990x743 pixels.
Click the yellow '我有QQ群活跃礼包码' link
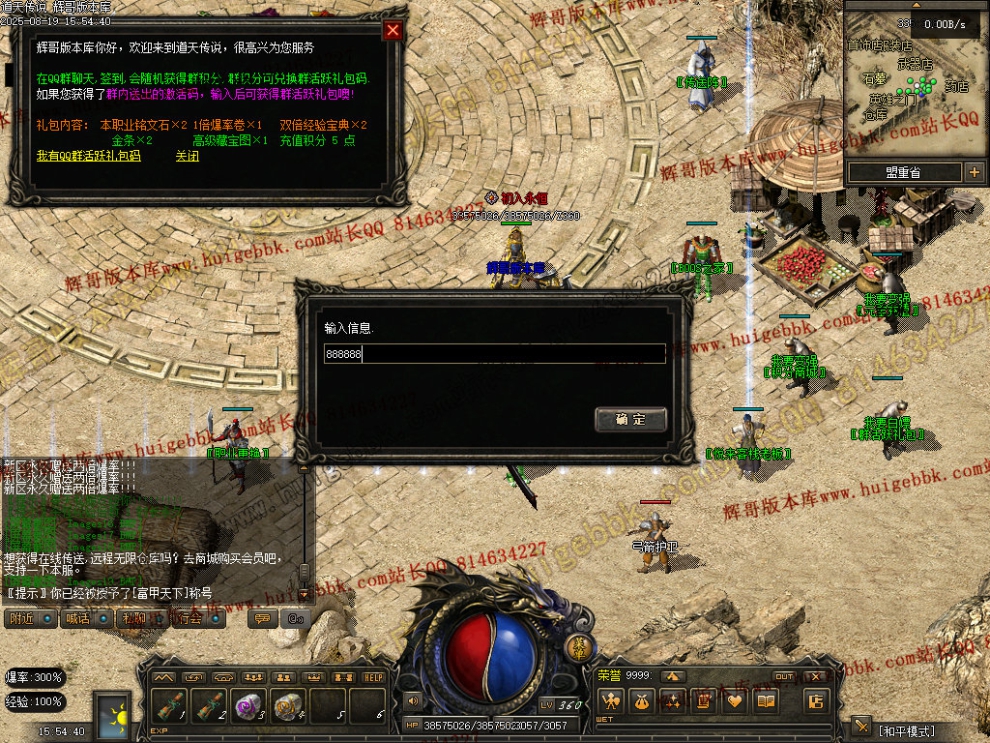[x=88, y=156]
